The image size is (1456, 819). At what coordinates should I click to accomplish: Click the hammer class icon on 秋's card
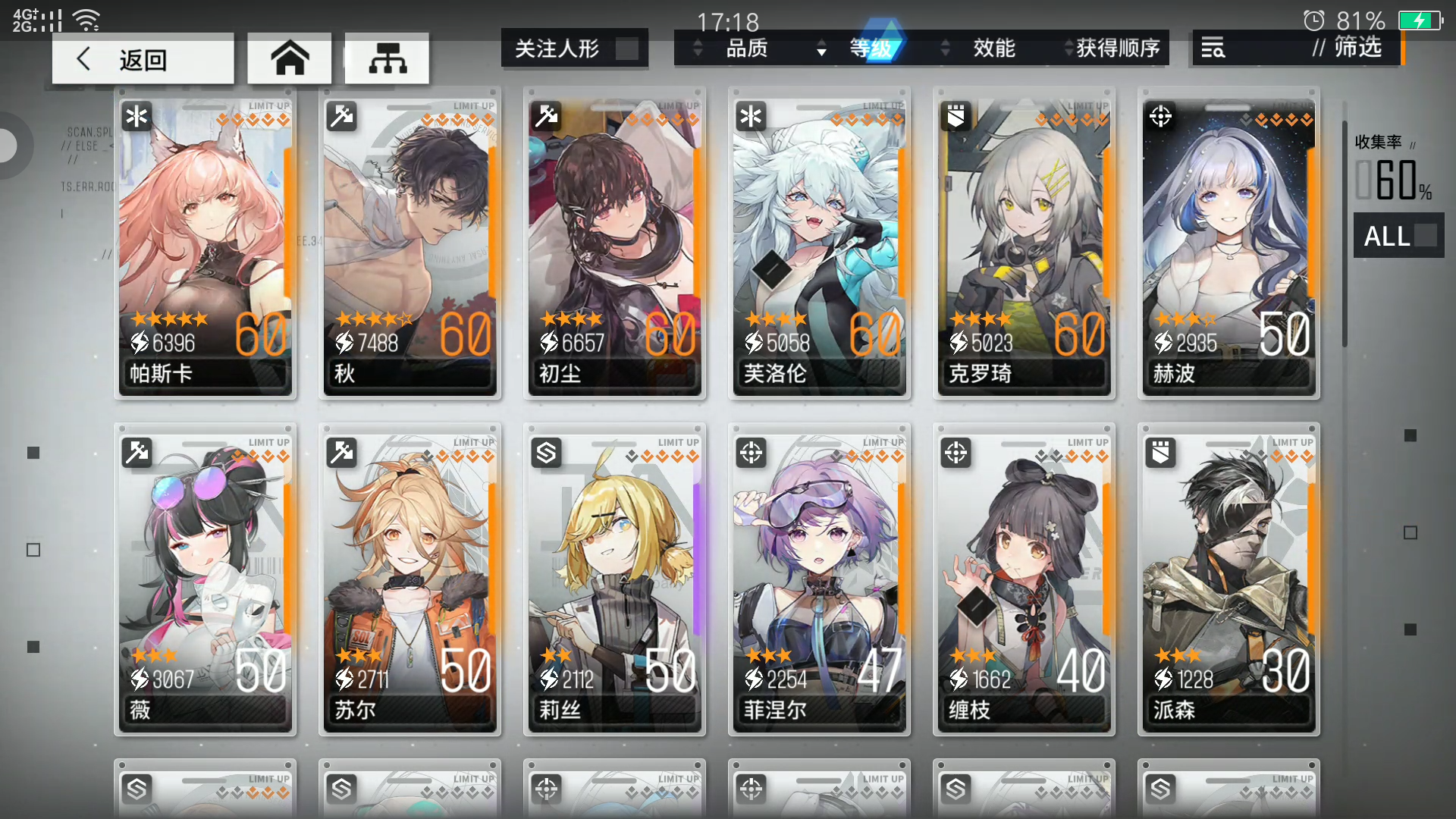coord(343,116)
